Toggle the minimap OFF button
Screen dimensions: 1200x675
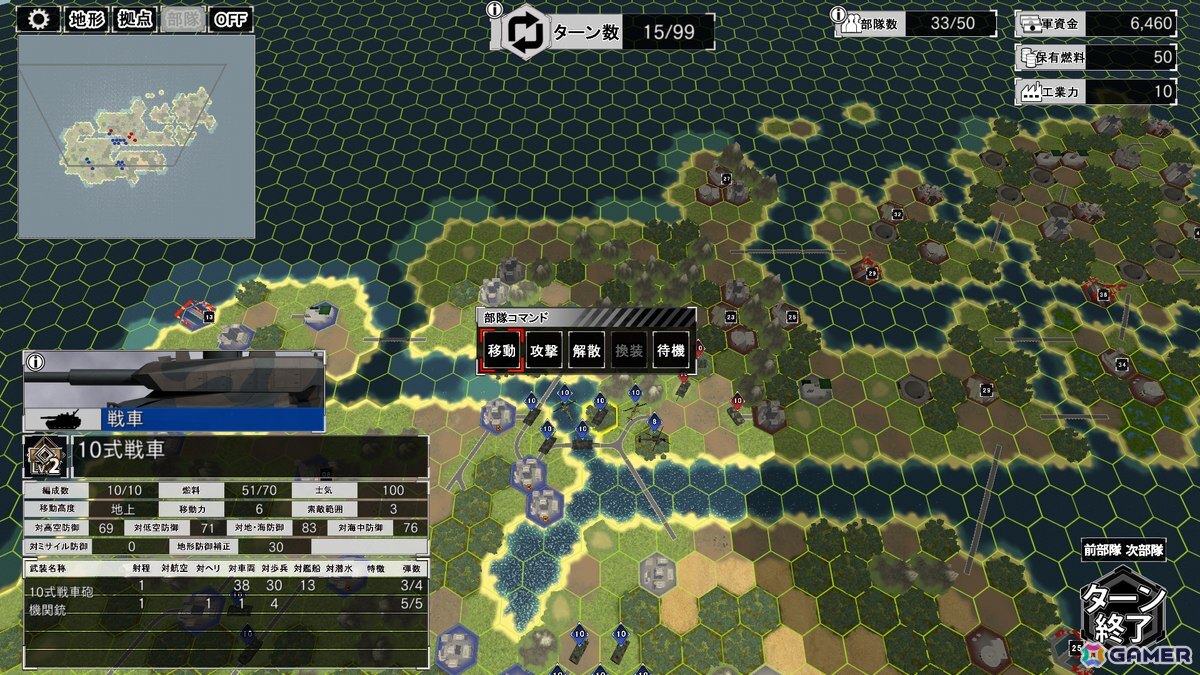231,19
